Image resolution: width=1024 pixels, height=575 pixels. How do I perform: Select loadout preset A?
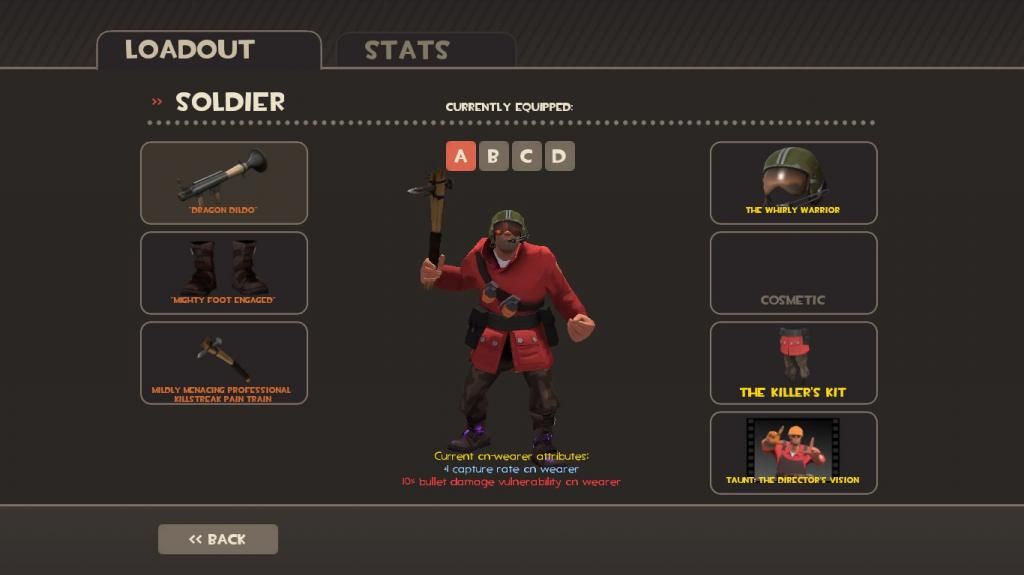point(461,156)
